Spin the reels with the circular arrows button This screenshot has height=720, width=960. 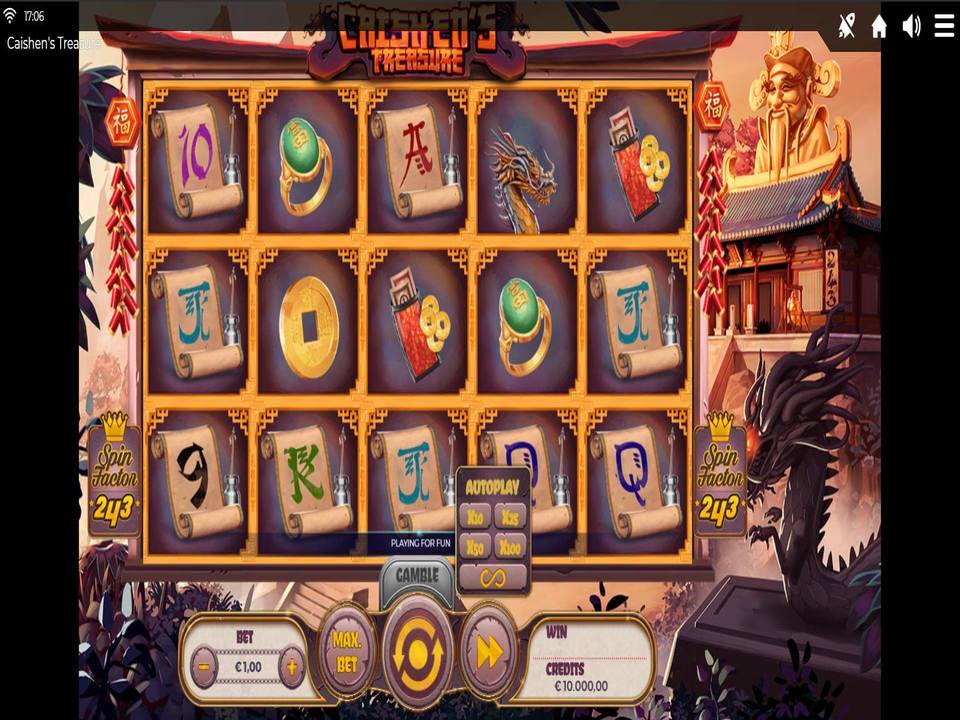point(418,649)
